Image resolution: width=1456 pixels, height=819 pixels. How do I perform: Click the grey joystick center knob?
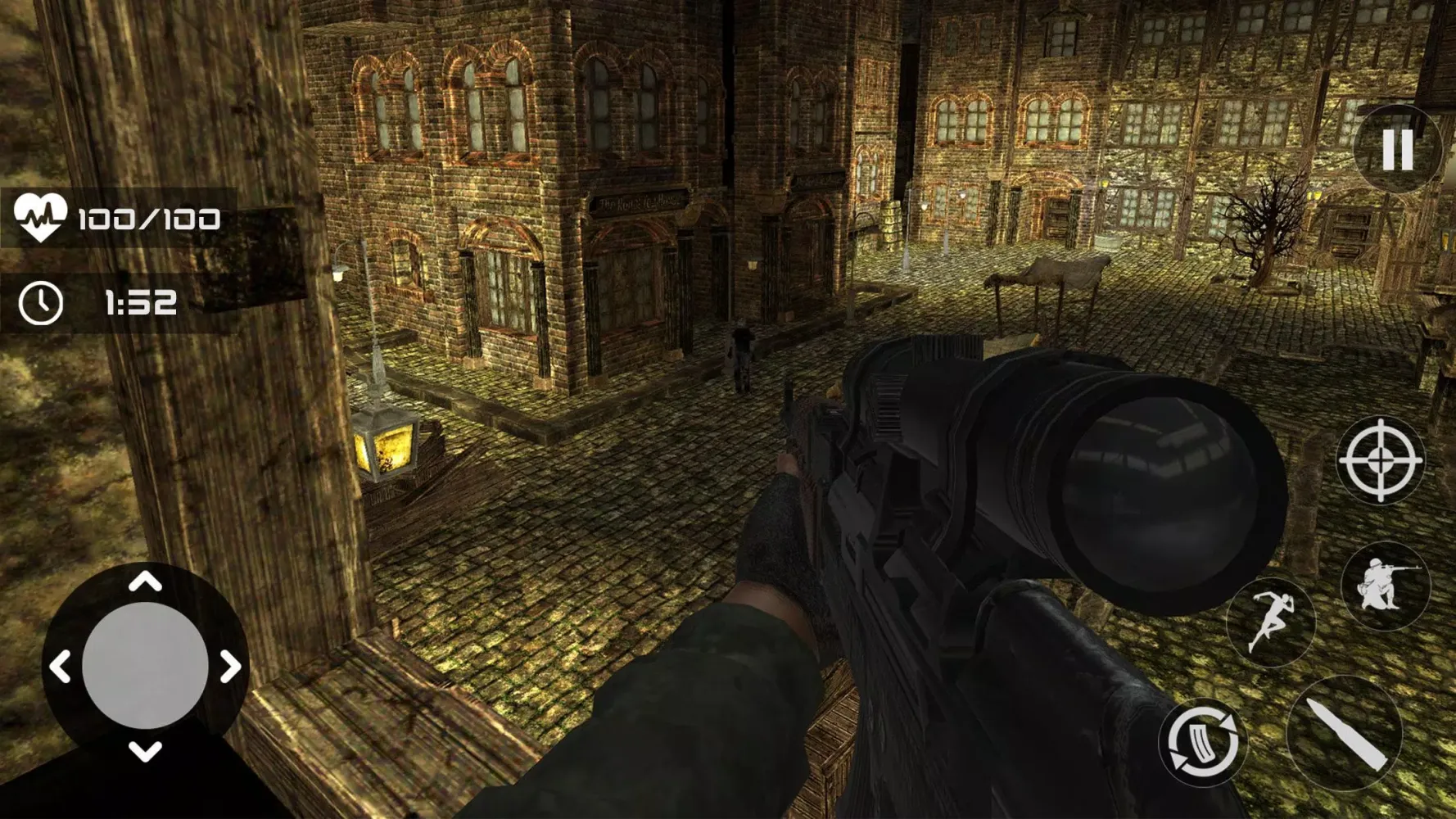point(145,666)
